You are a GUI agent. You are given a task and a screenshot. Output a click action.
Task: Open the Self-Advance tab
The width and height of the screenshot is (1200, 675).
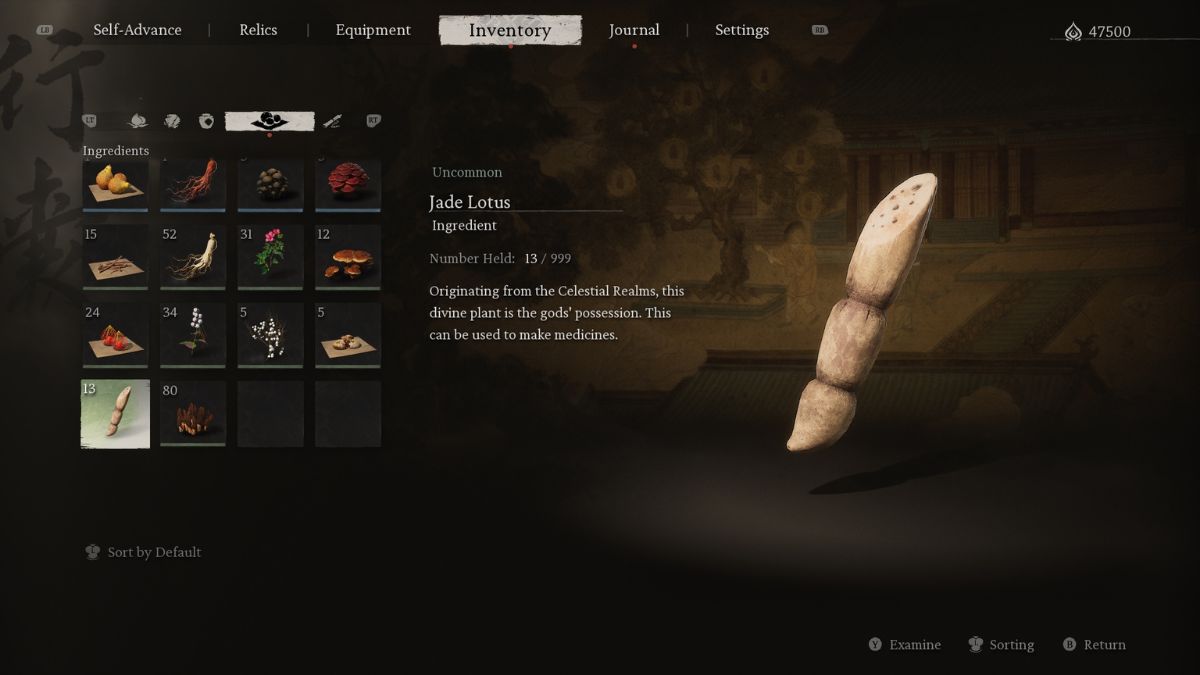[137, 30]
